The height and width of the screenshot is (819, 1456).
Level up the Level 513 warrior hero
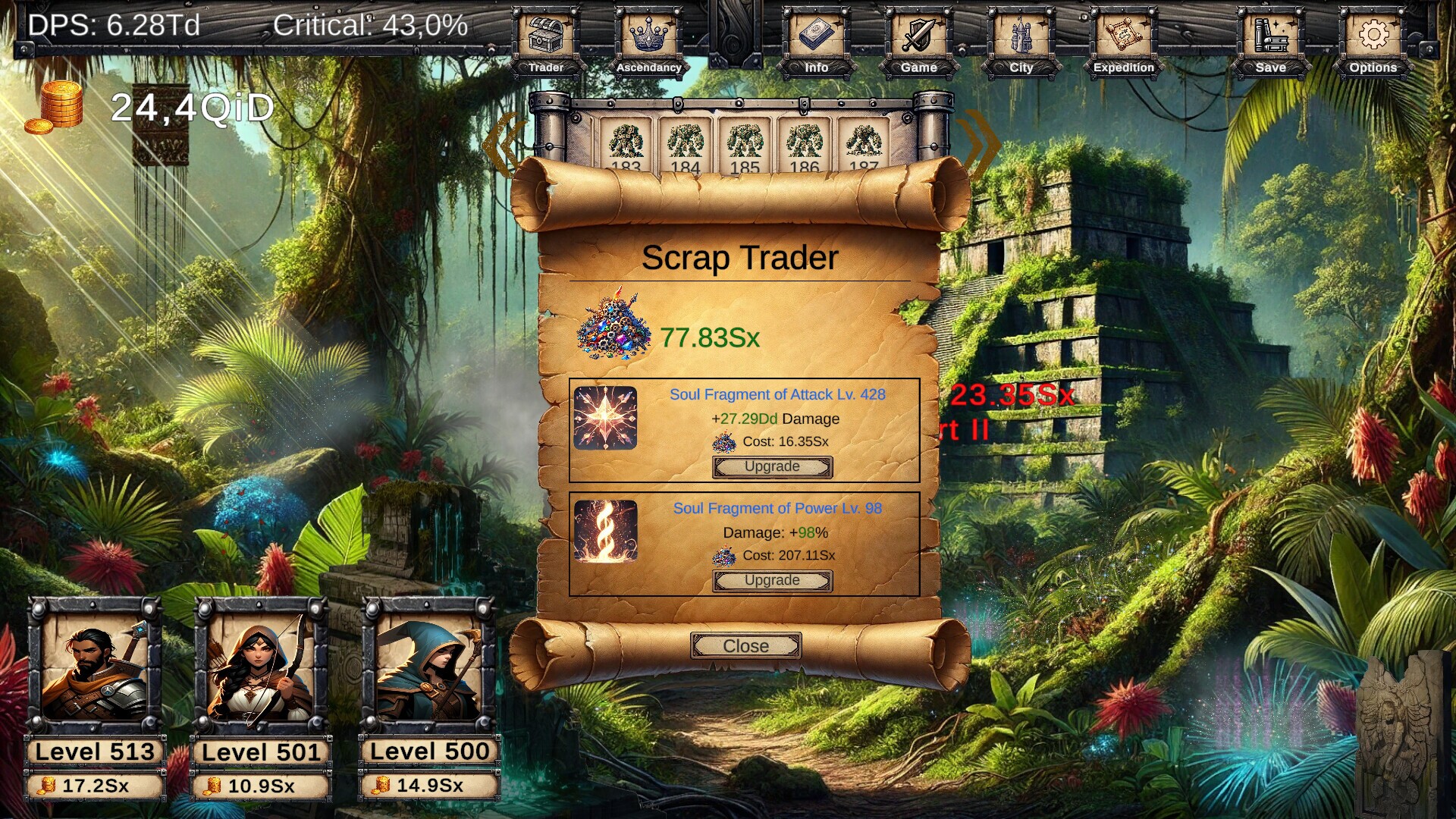pos(95,786)
